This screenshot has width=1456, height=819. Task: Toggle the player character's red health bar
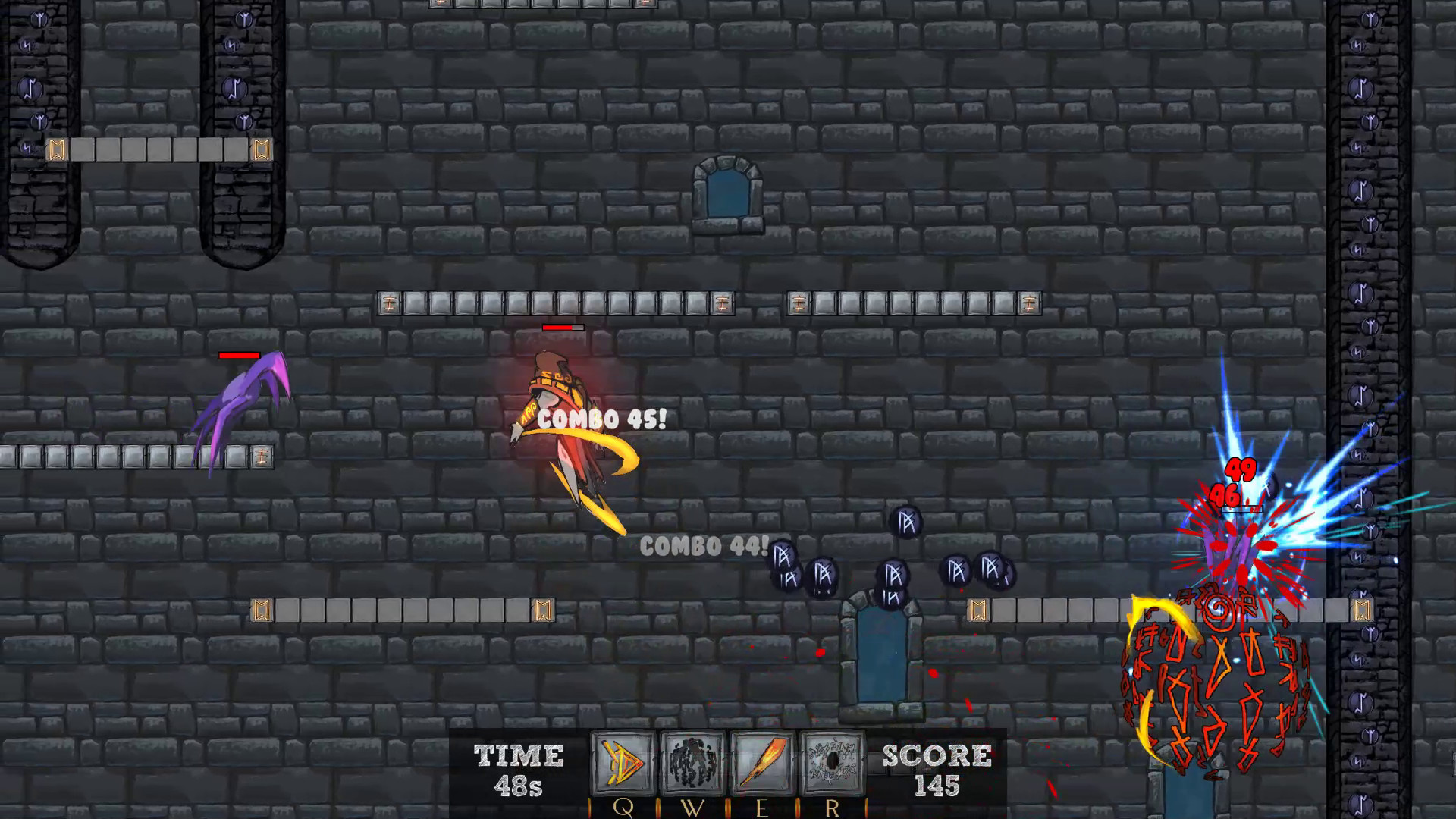pyautogui.click(x=561, y=328)
